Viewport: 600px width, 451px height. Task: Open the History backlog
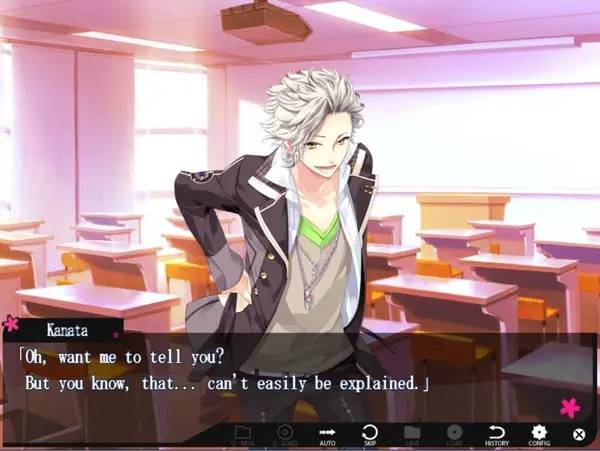pos(497,434)
